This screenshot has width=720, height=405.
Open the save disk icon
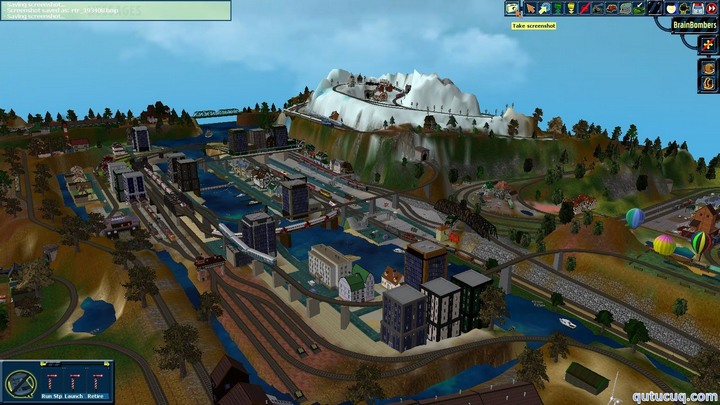[x=697, y=8]
